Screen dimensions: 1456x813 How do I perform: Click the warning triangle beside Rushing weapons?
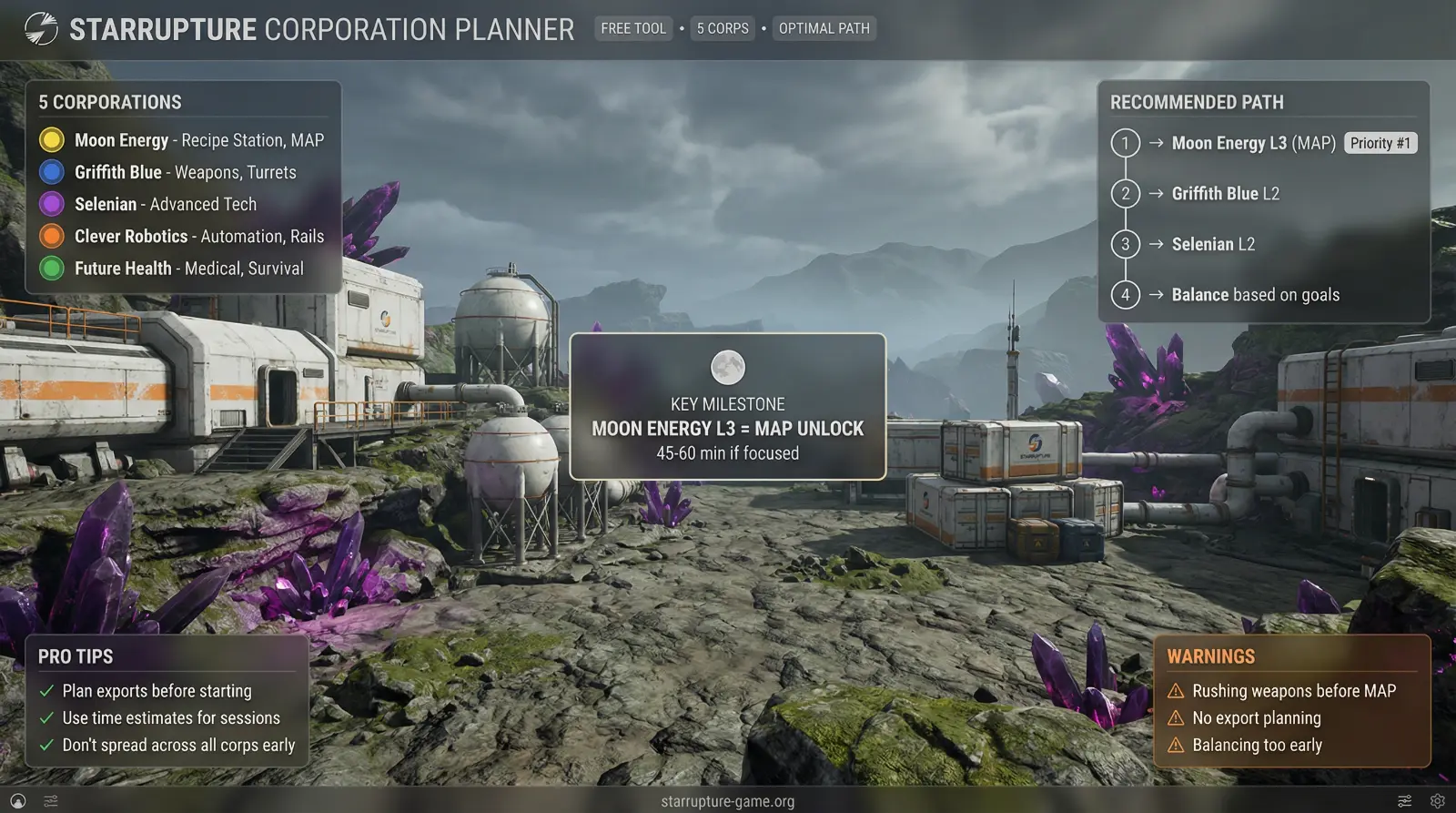[x=1177, y=690]
